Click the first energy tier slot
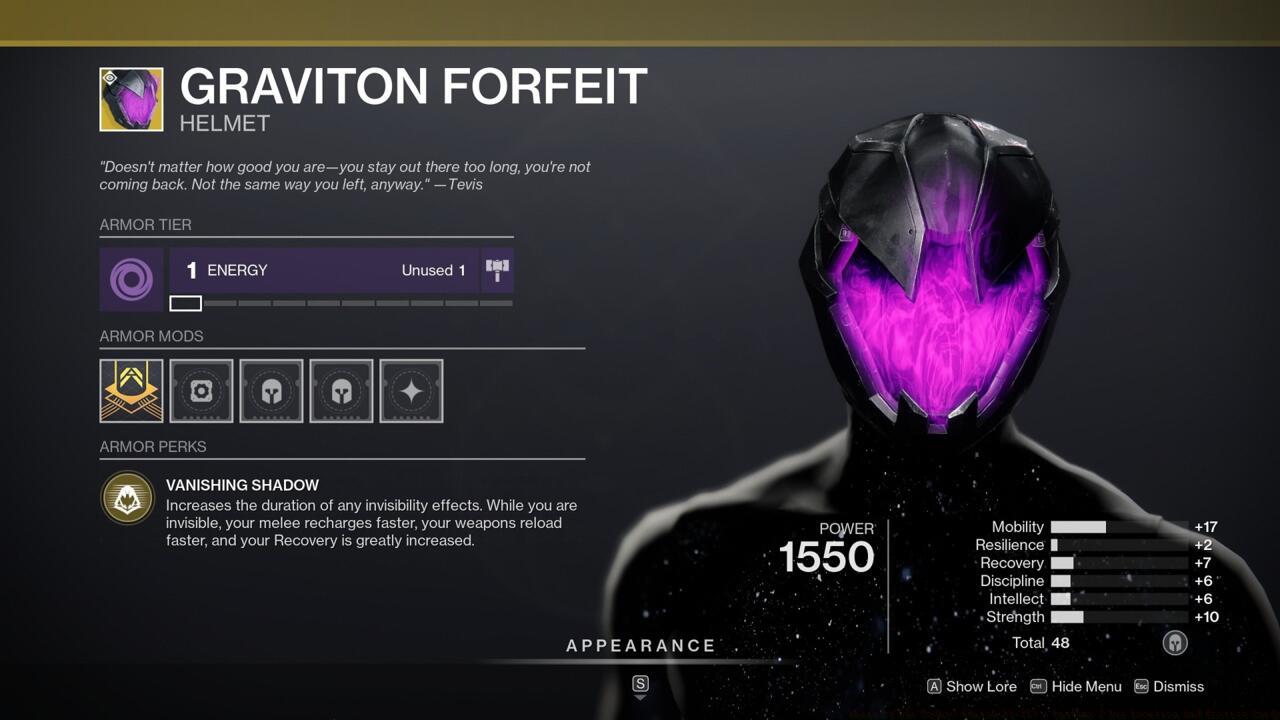Screen dimensions: 1280x720 185,302
